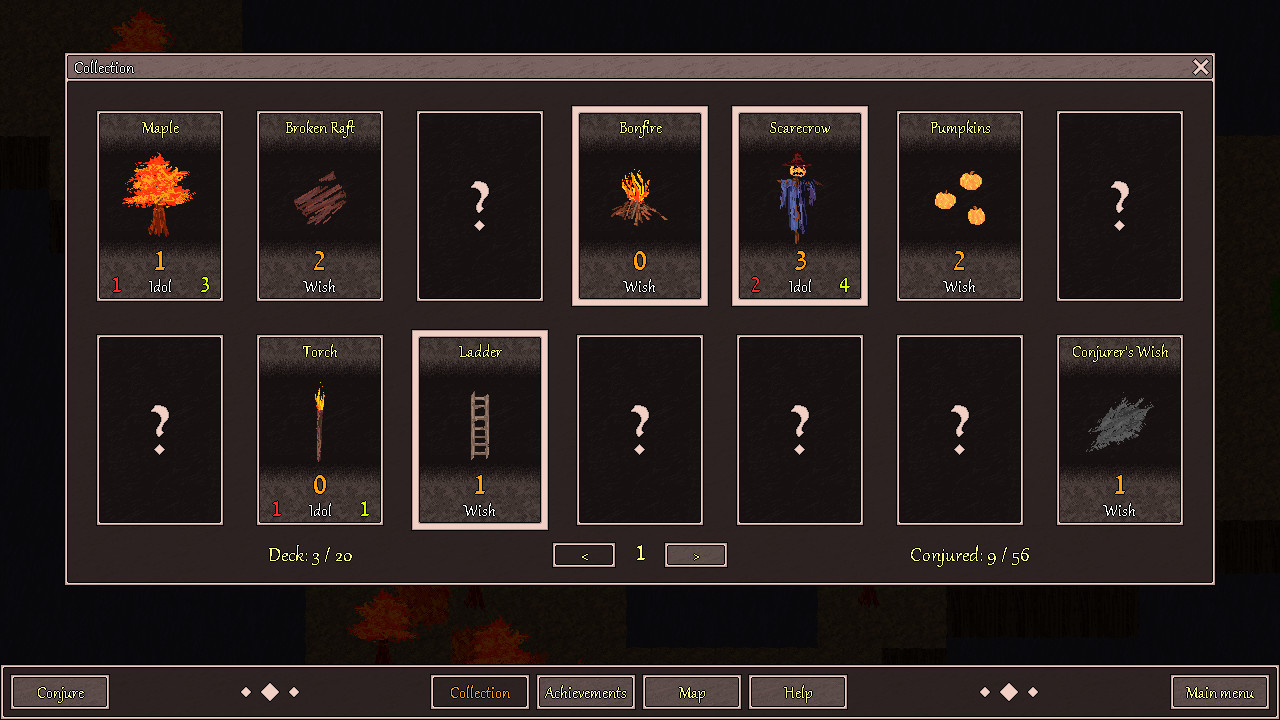The width and height of the screenshot is (1280, 720).
Task: Switch to the Achievements screen
Action: [586, 691]
